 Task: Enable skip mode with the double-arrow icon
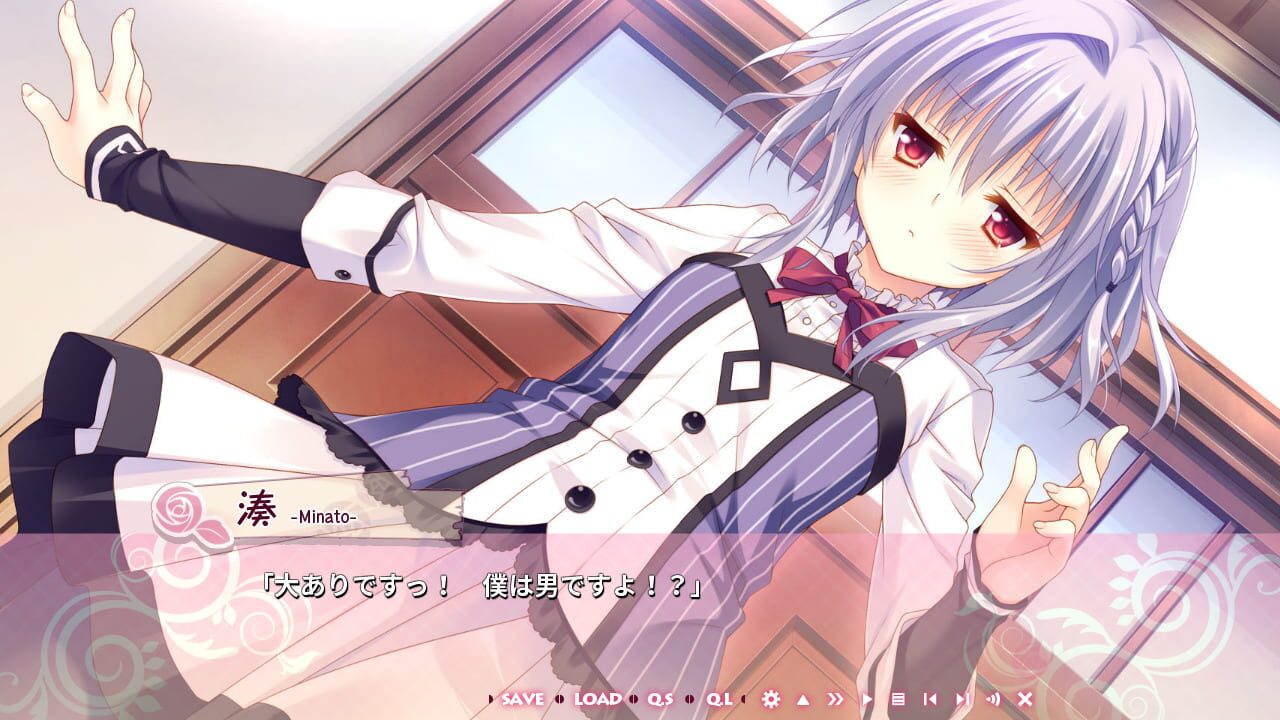(834, 700)
